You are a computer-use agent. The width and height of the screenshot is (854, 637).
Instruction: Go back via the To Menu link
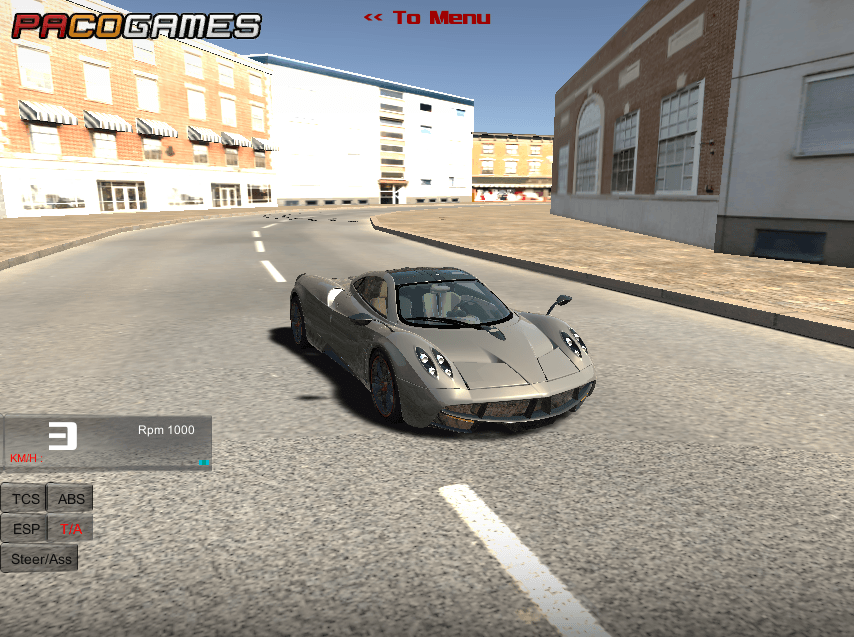[427, 18]
